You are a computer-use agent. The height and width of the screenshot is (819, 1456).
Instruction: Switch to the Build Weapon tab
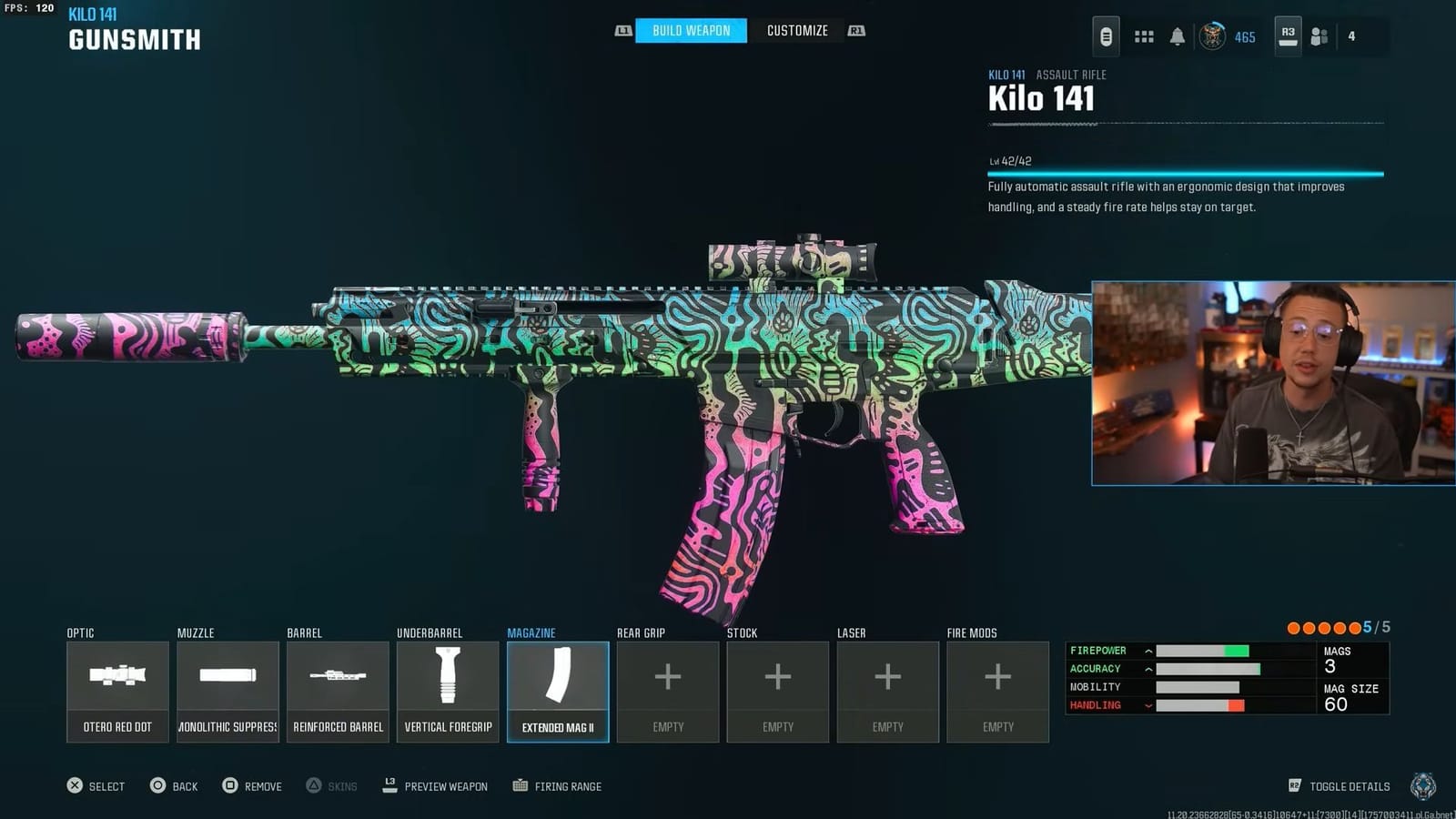tap(690, 30)
